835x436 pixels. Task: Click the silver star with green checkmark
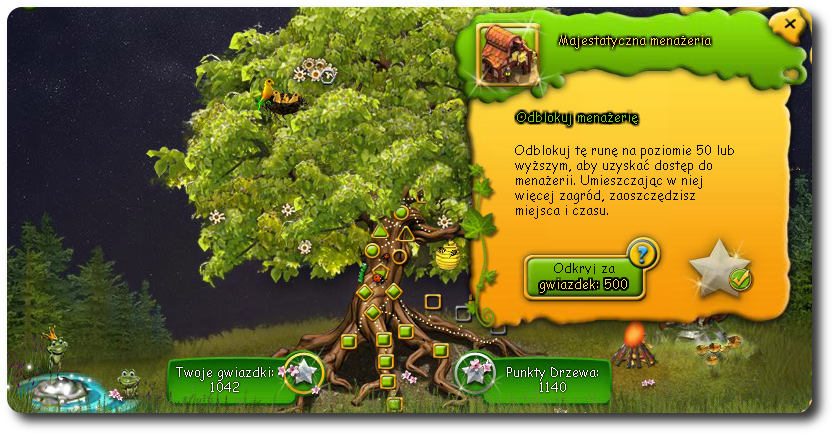click(x=721, y=268)
